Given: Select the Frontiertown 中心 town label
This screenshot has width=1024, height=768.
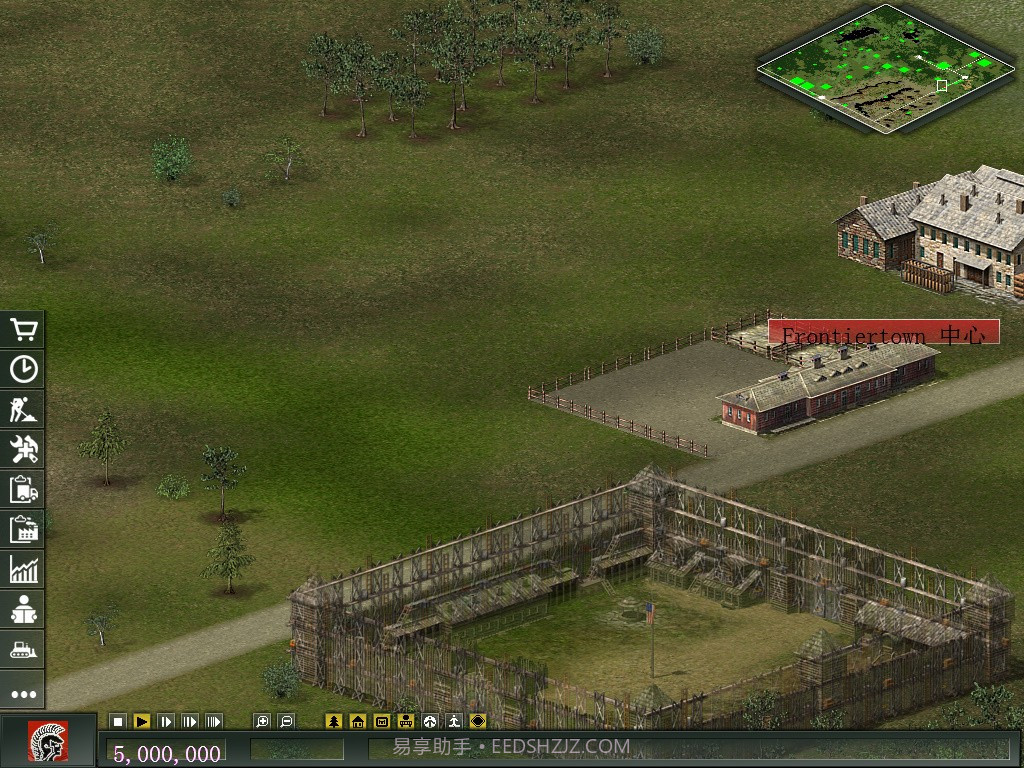Looking at the screenshot, I should click(884, 333).
